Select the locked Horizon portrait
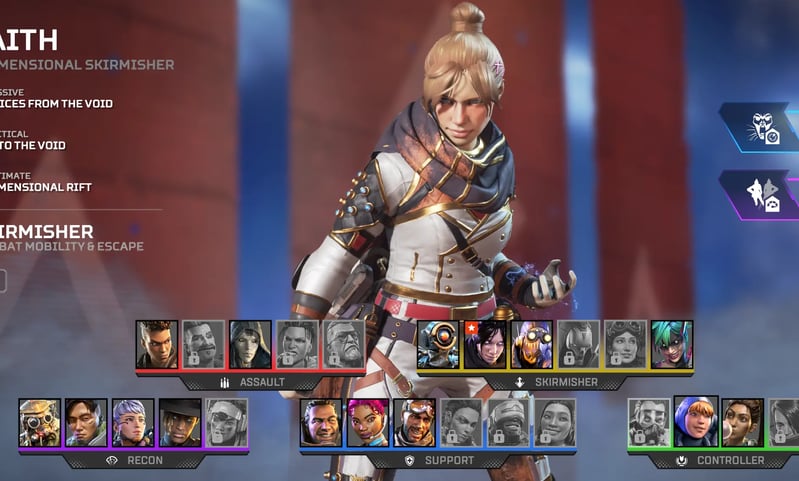The height and width of the screenshot is (481, 799). coord(625,344)
